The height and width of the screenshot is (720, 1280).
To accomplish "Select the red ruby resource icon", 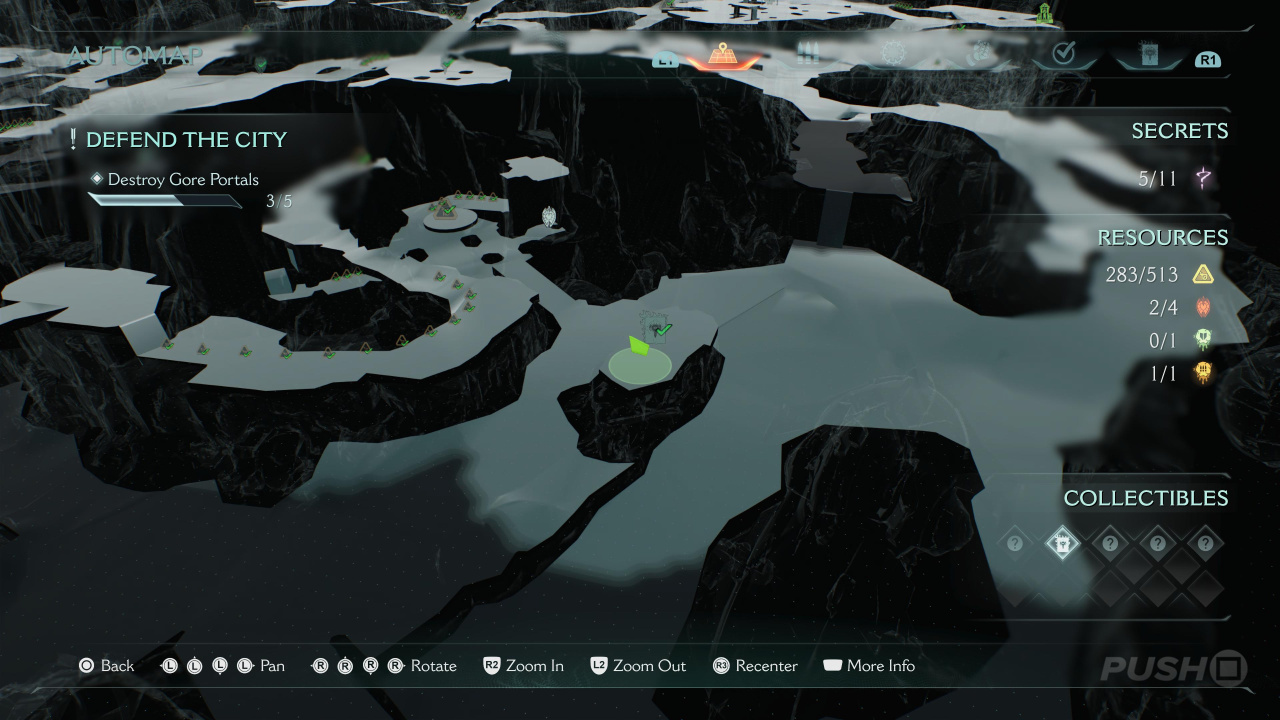I will pyautogui.click(x=1203, y=308).
